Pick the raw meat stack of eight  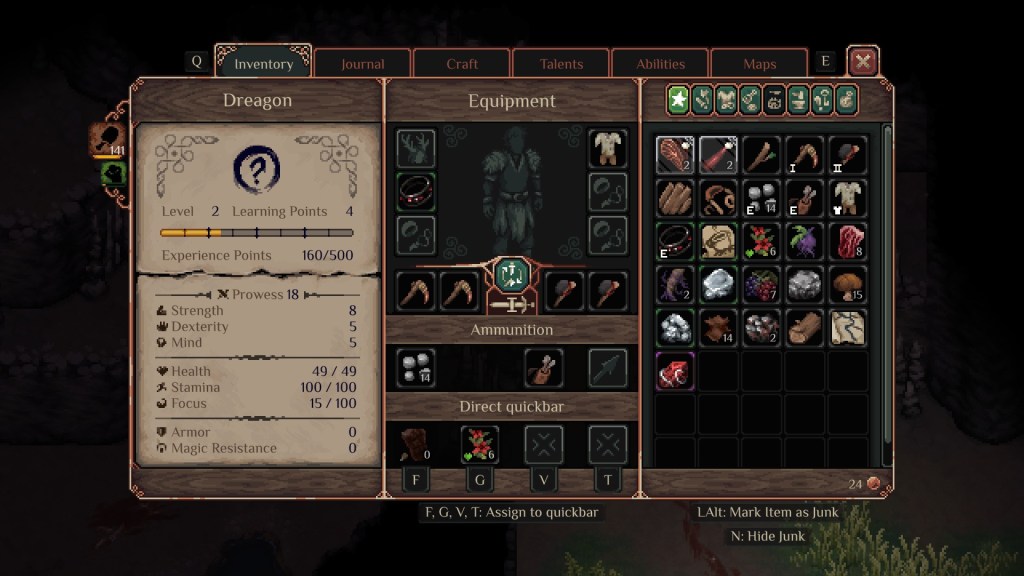point(848,241)
